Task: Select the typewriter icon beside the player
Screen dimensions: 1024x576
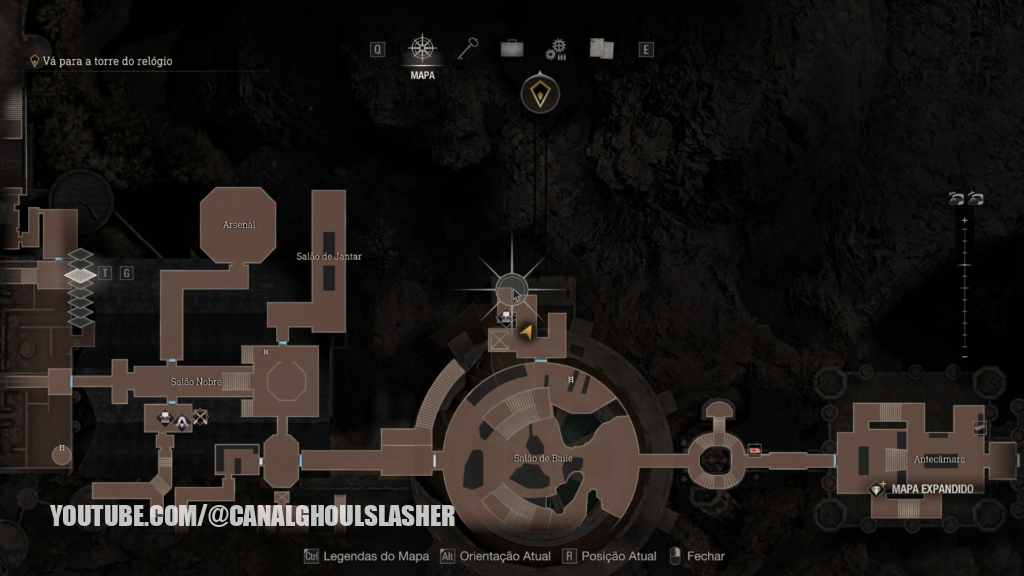Action: [506, 315]
